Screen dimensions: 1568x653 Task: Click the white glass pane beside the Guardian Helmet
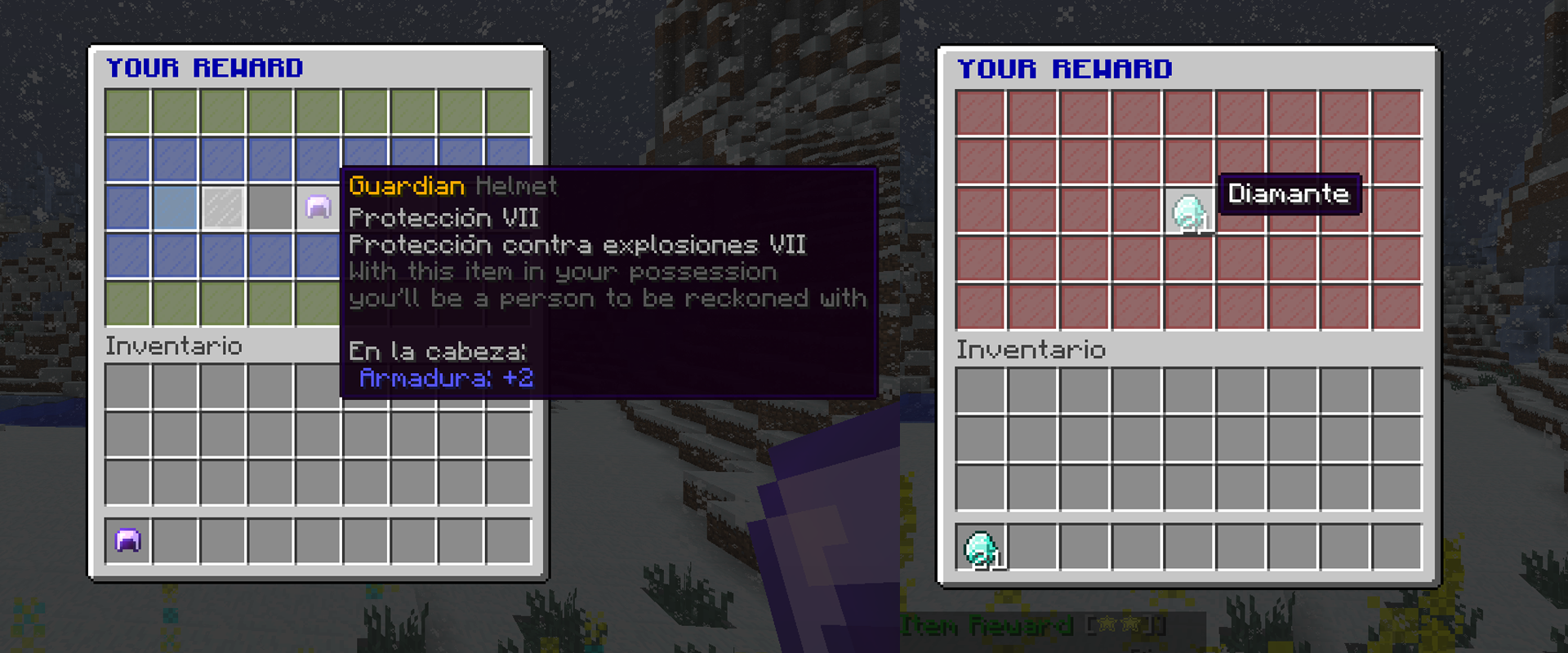221,211
